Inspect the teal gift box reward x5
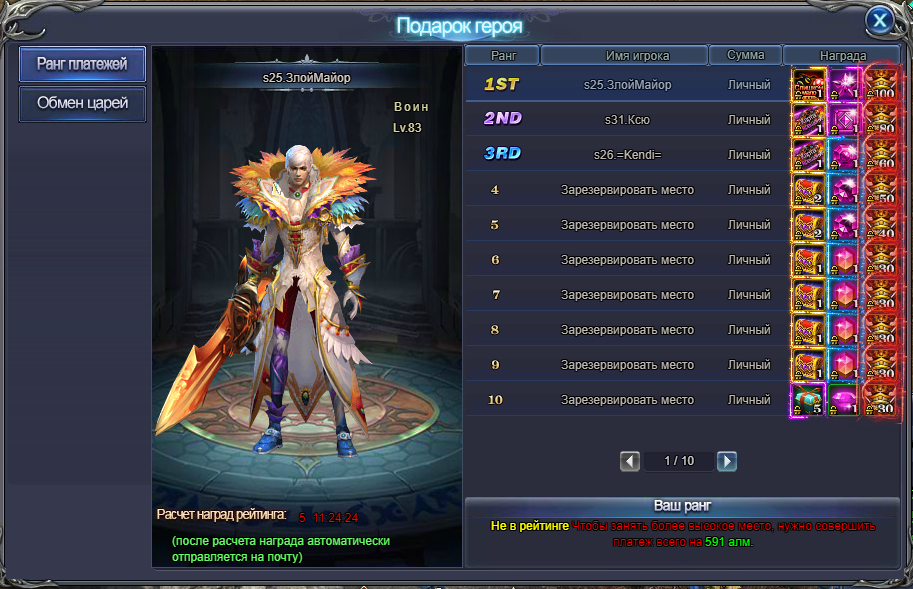This screenshot has height=589, width=913. (807, 399)
